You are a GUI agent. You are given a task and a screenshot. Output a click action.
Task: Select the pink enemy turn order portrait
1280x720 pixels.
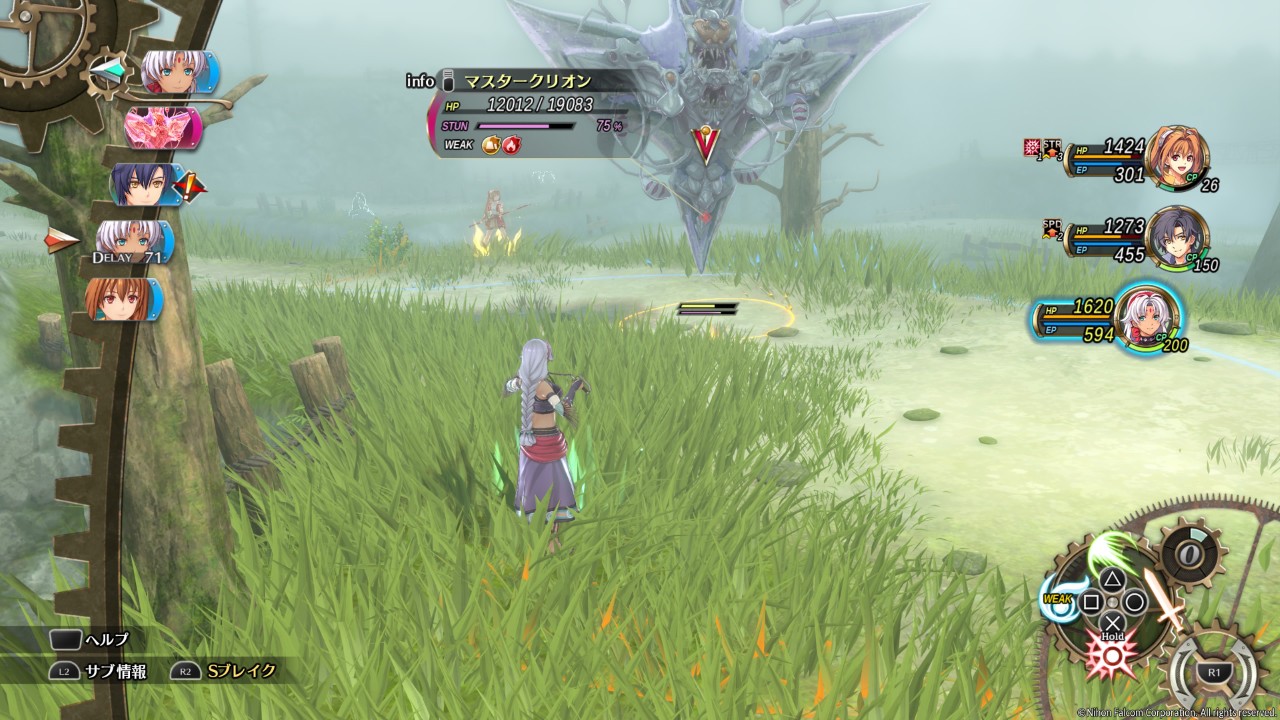click(163, 128)
